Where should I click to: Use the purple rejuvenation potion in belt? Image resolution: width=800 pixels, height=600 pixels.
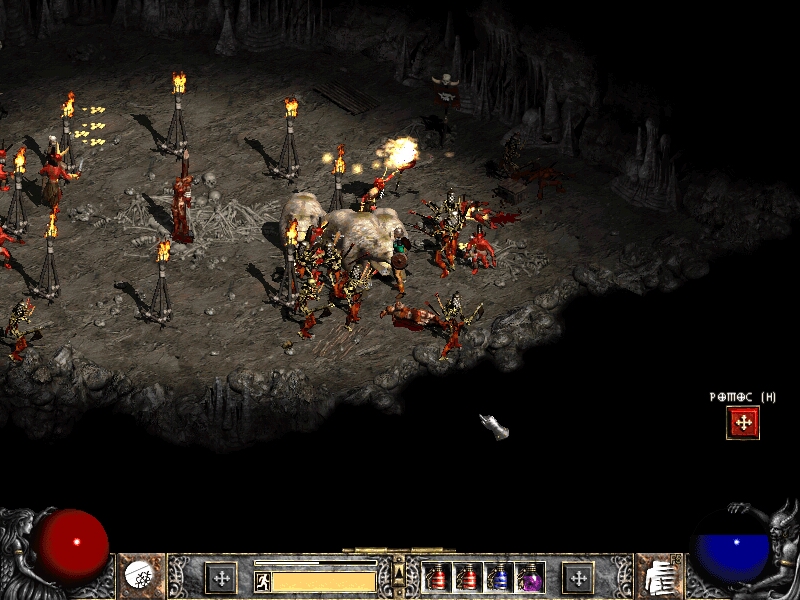(x=529, y=578)
